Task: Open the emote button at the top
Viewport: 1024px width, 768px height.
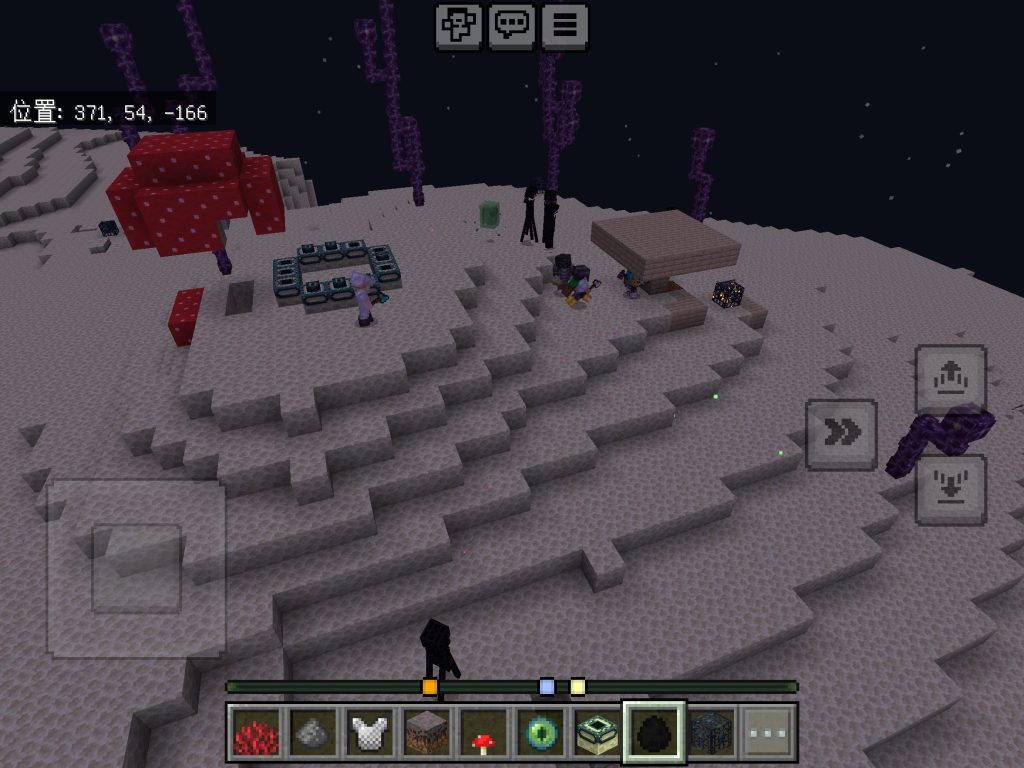Action: point(459,26)
